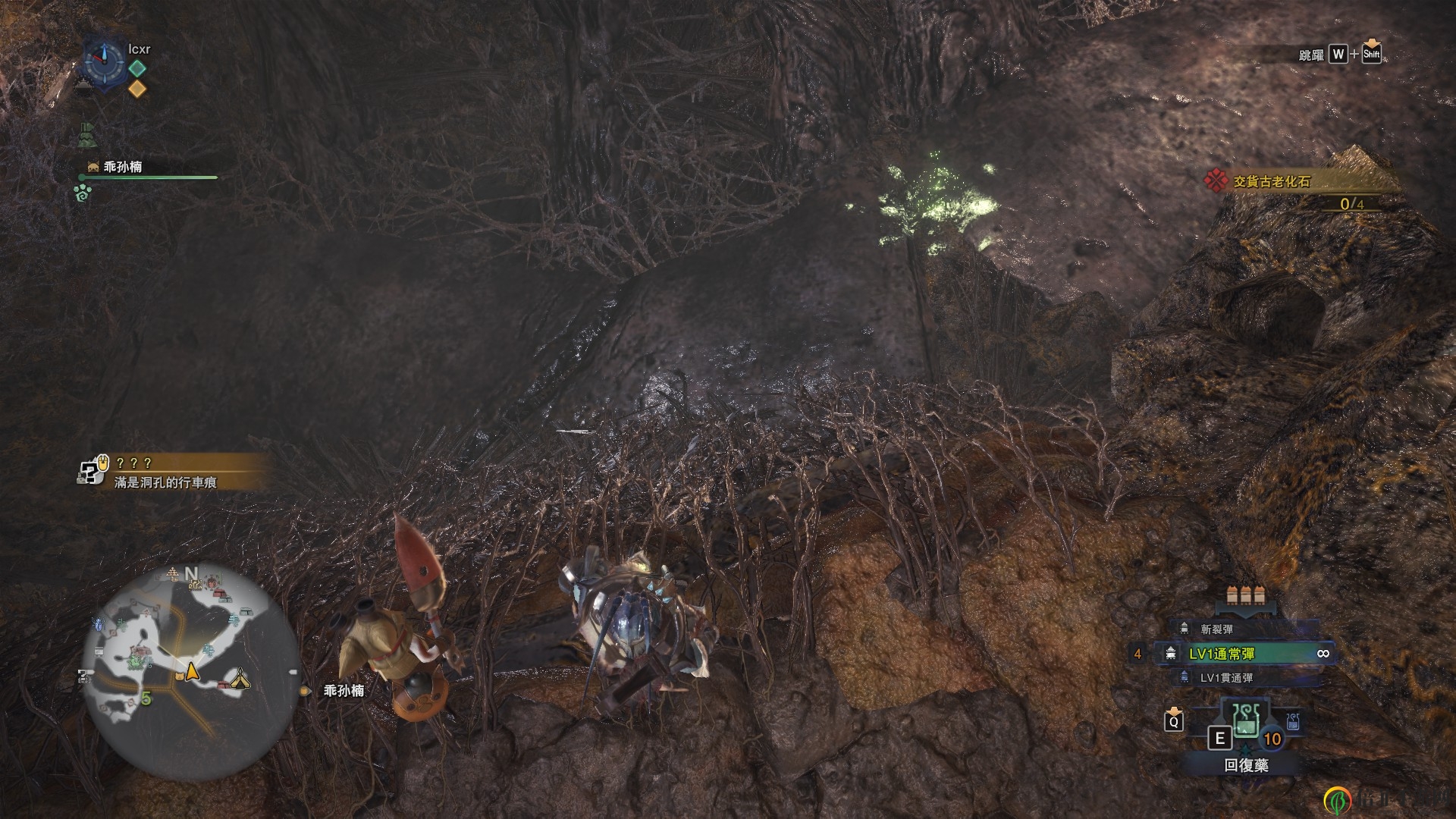Click the 滿是洞孔的行車痕 tracks notification

coord(167,482)
